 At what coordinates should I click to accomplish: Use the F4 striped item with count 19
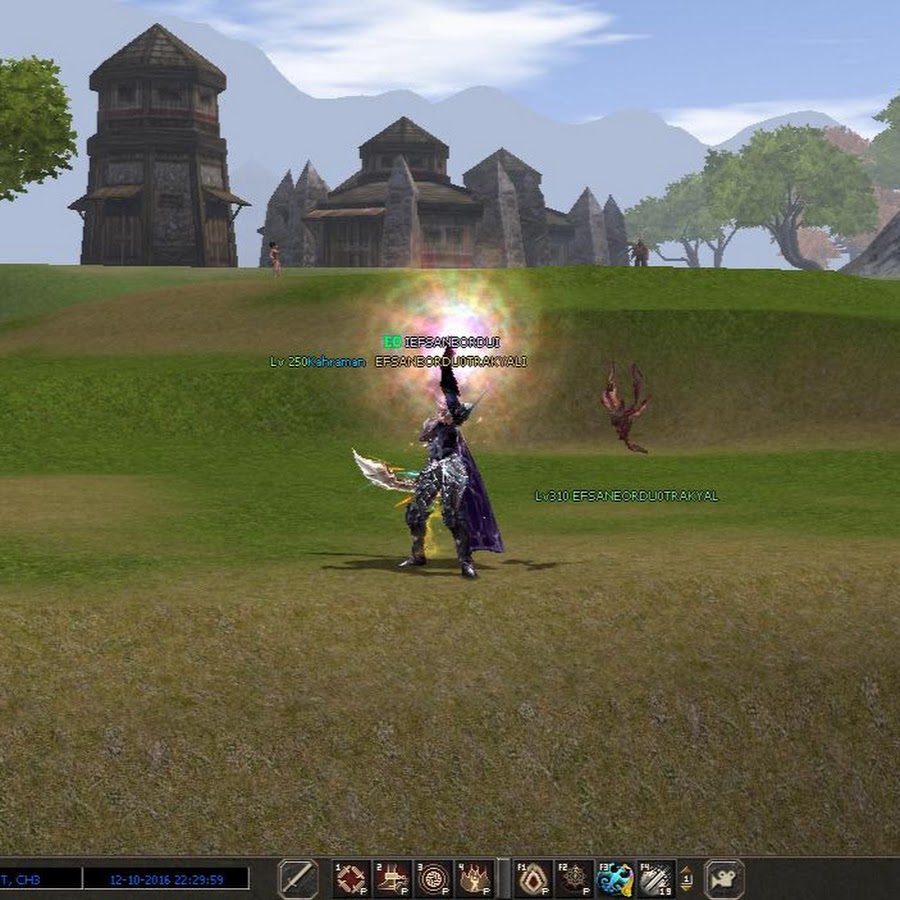656,879
